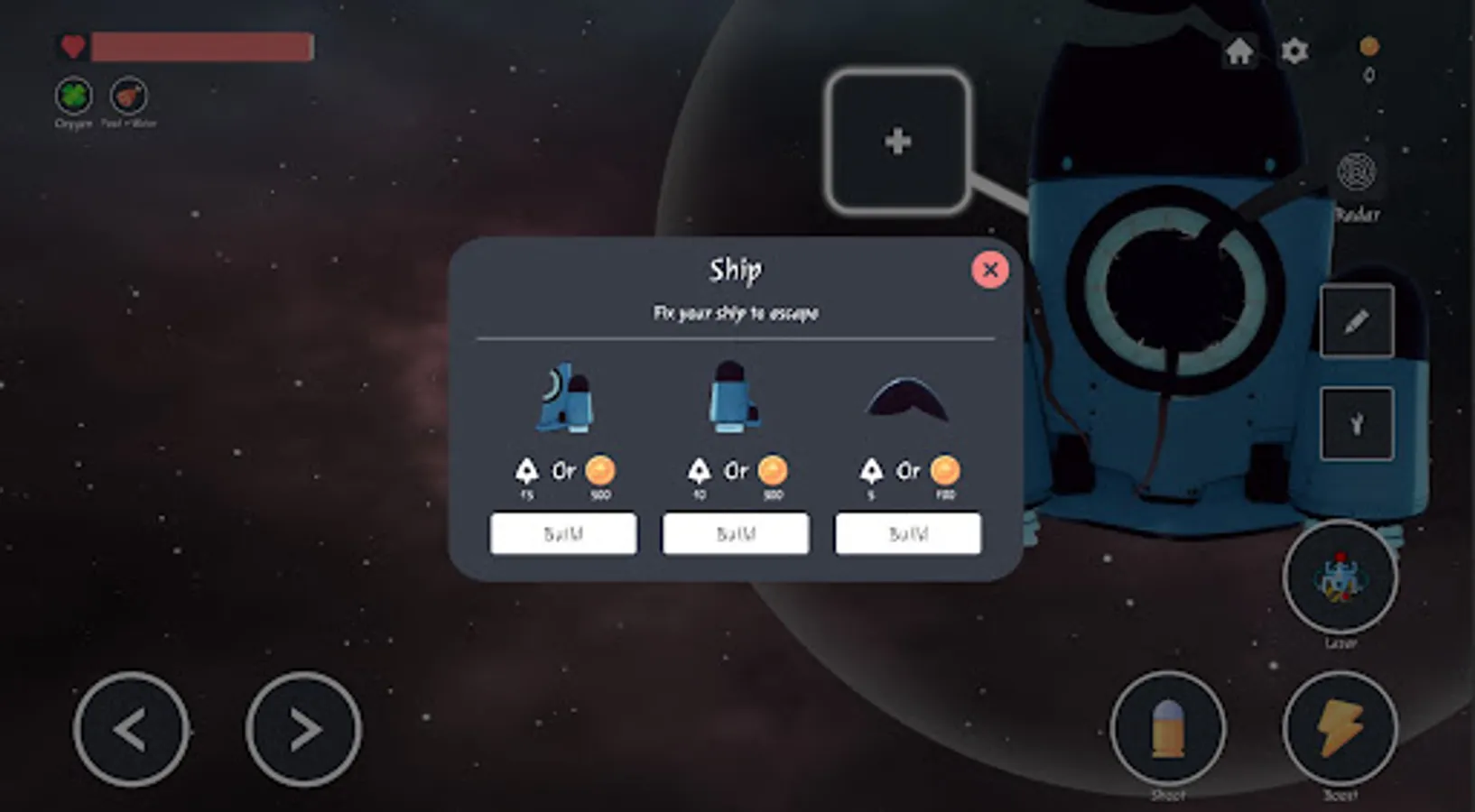This screenshot has width=1475, height=812.
Task: Build the first ship engine part
Action: (x=563, y=532)
